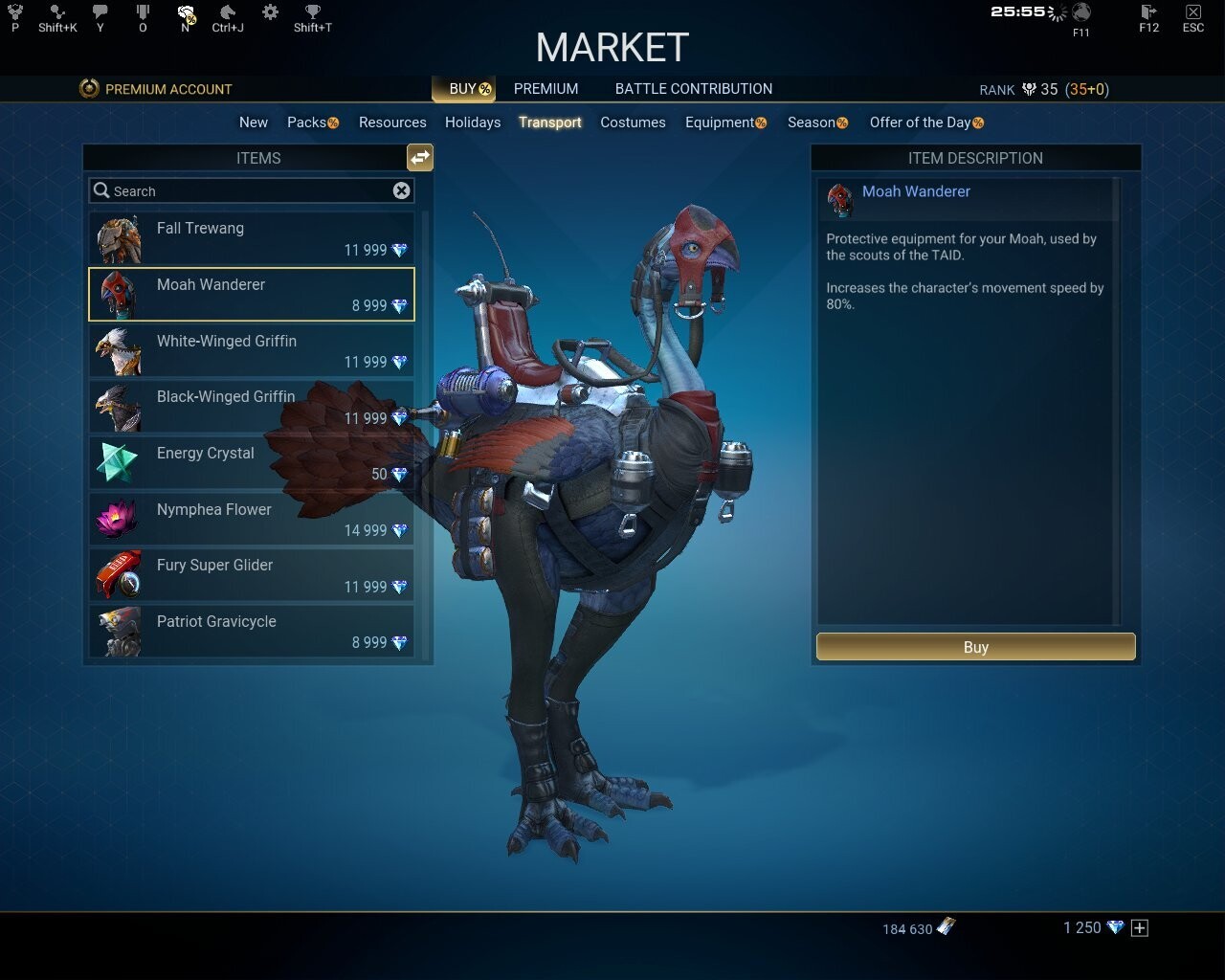The image size is (1225, 980).
Task: Choose the White-Winged Griffin item
Action: pyautogui.click(x=251, y=350)
